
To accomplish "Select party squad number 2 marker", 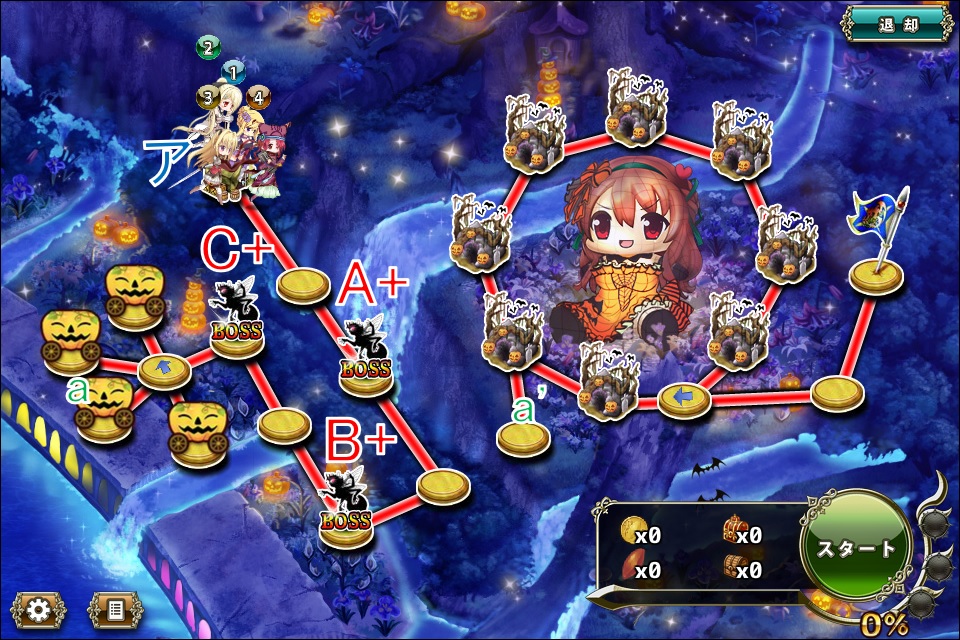I will click(208, 47).
